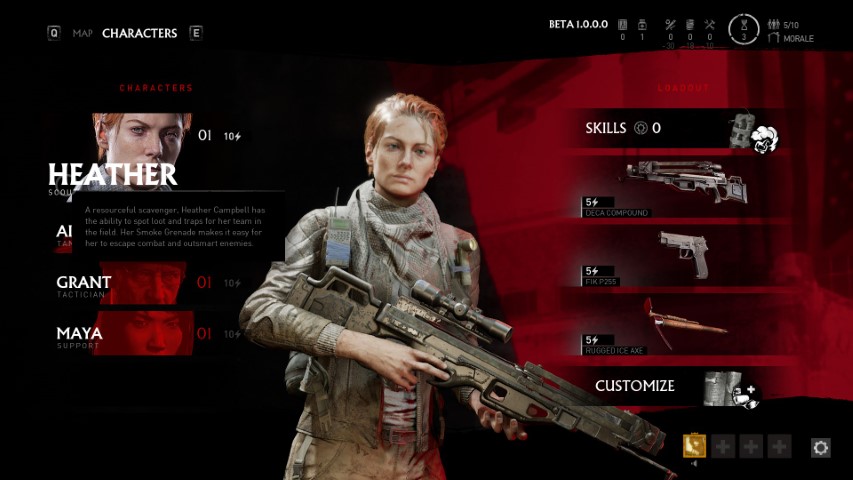Viewport: 853px width, 480px height.
Task: Switch to the Map tab
Action: [82, 33]
